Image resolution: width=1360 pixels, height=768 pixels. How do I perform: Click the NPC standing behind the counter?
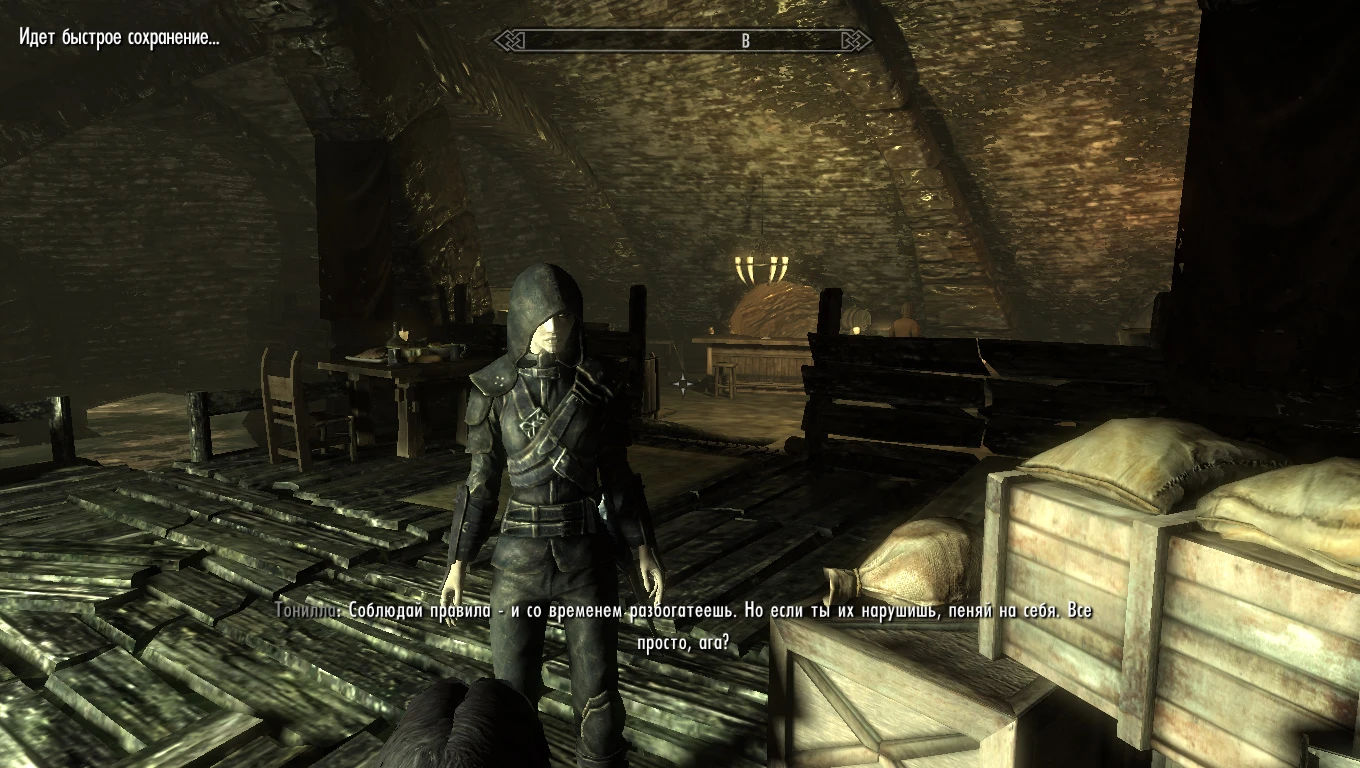905,324
